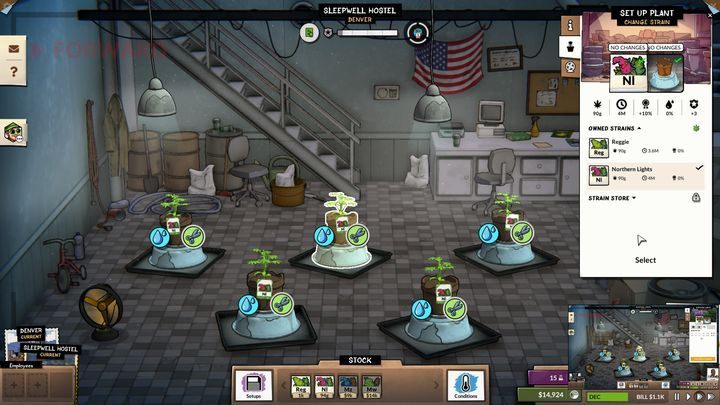Select the Mw strain in stock
Image resolution: width=720 pixels, height=405 pixels.
click(372, 383)
